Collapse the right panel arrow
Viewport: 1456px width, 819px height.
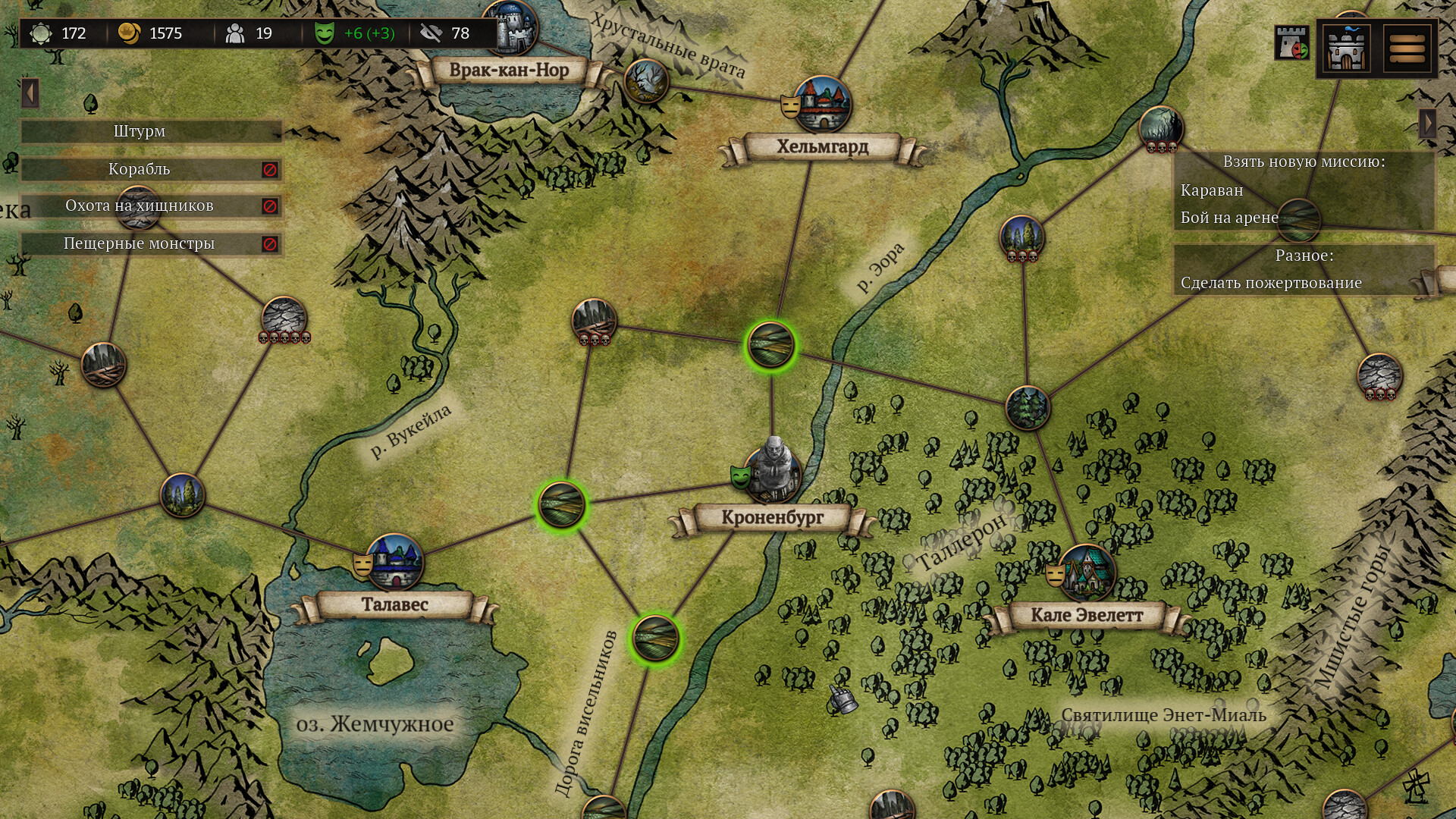(1428, 123)
